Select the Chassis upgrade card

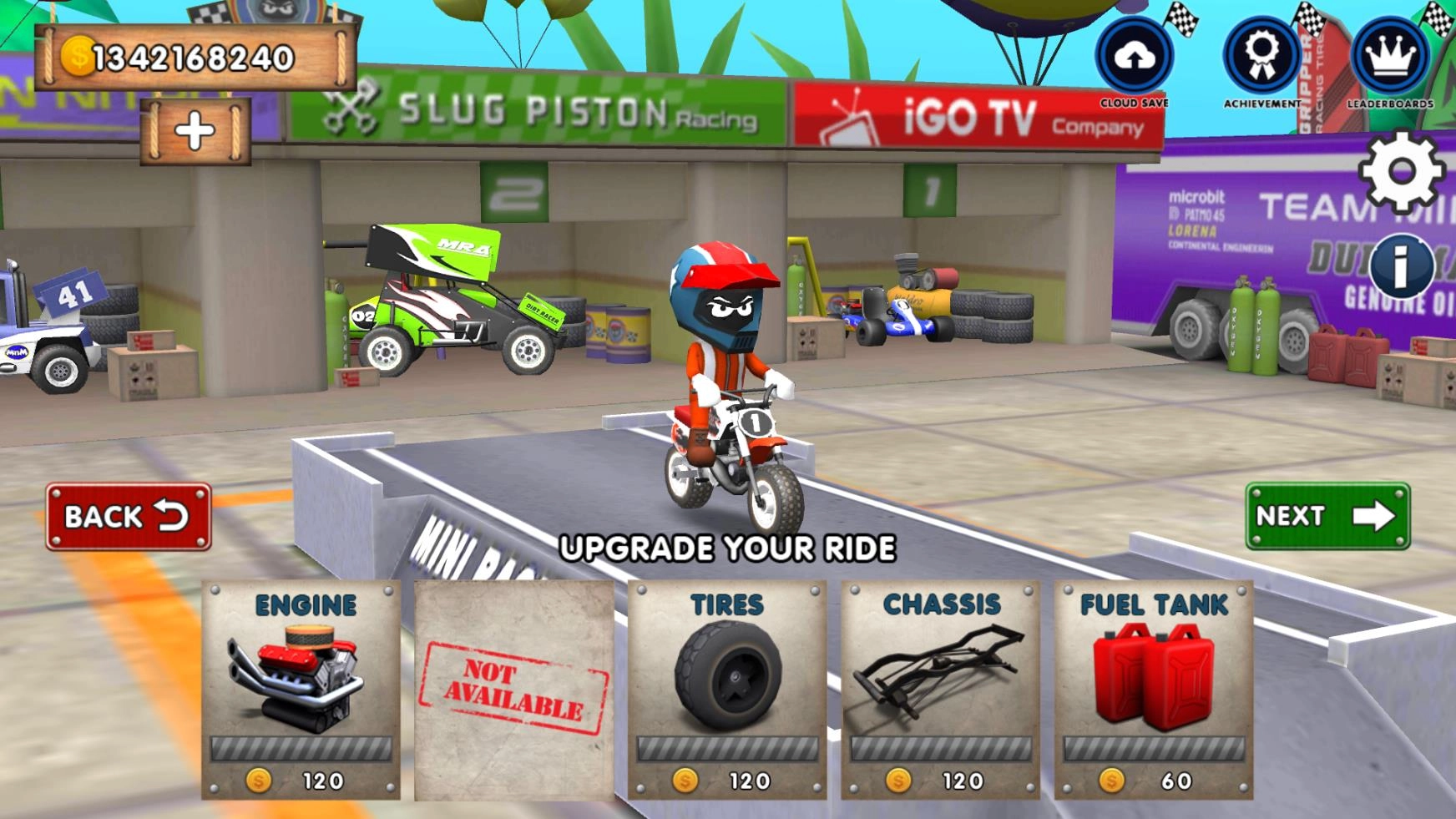pos(941,690)
